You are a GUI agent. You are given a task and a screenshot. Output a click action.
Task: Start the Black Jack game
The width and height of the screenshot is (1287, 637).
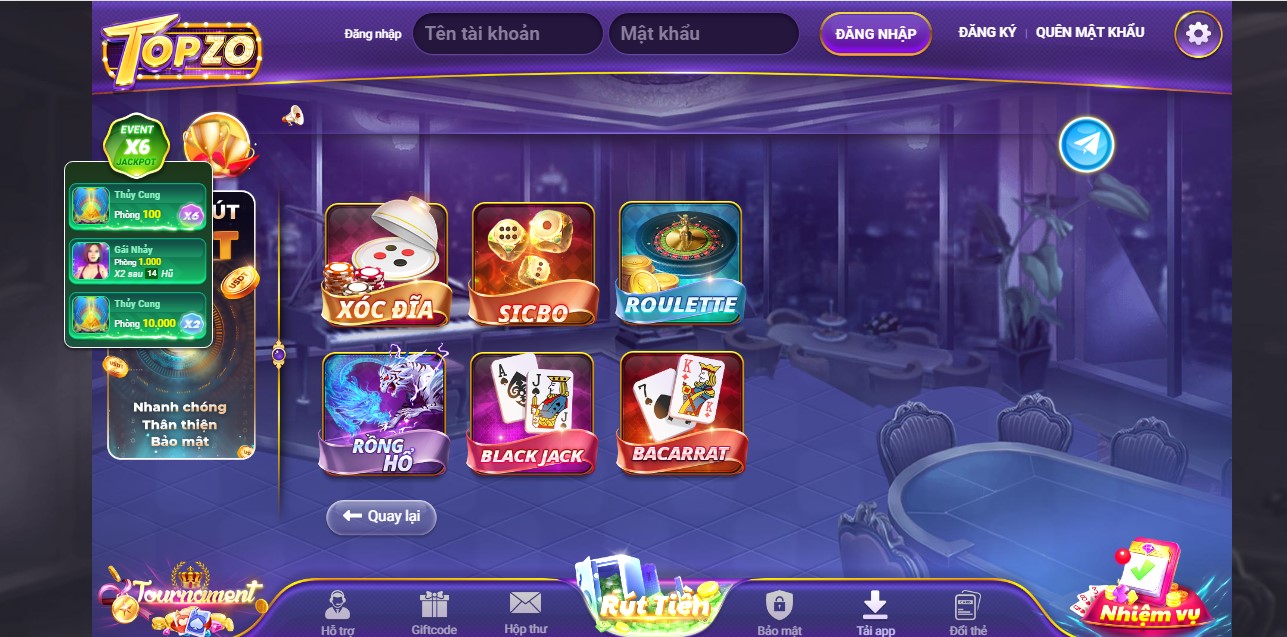point(532,413)
